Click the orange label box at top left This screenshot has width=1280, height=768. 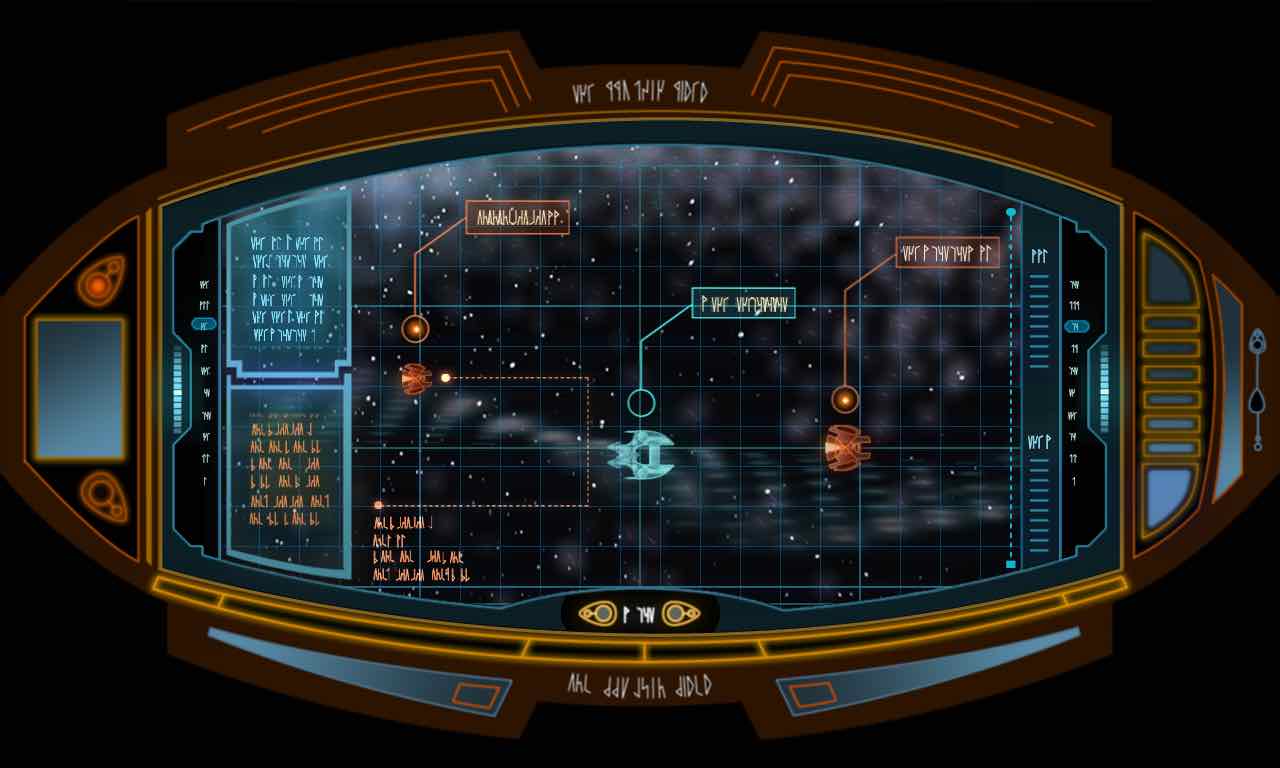point(517,217)
